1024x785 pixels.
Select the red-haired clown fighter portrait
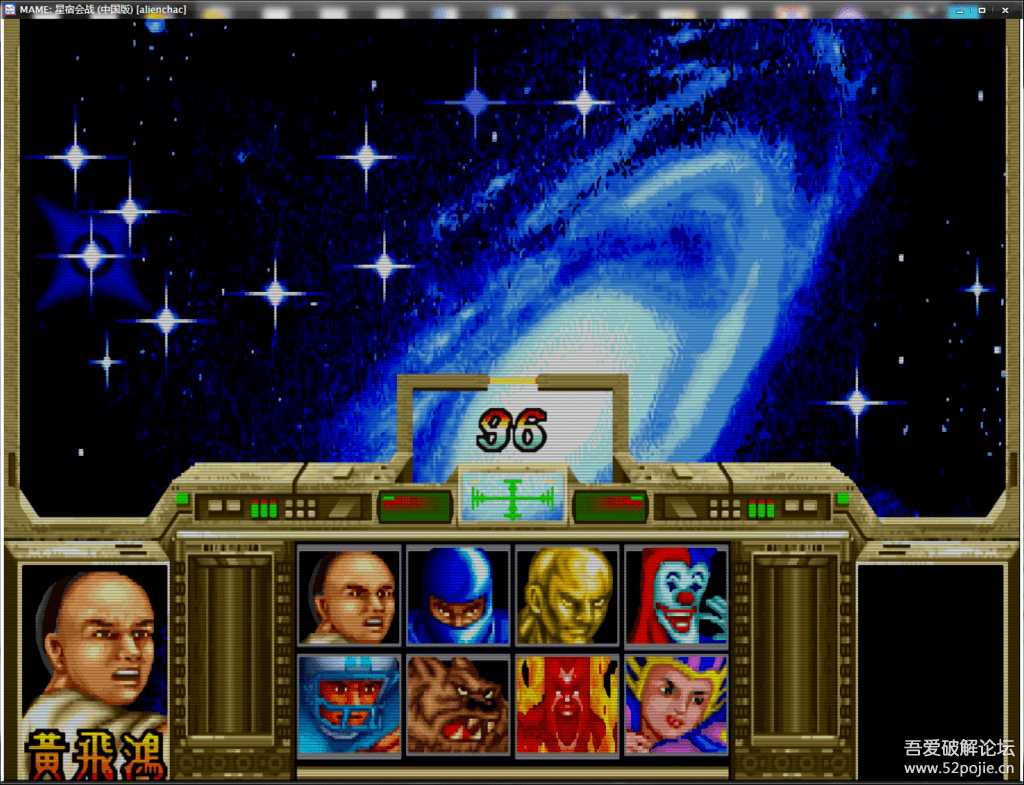pos(676,596)
